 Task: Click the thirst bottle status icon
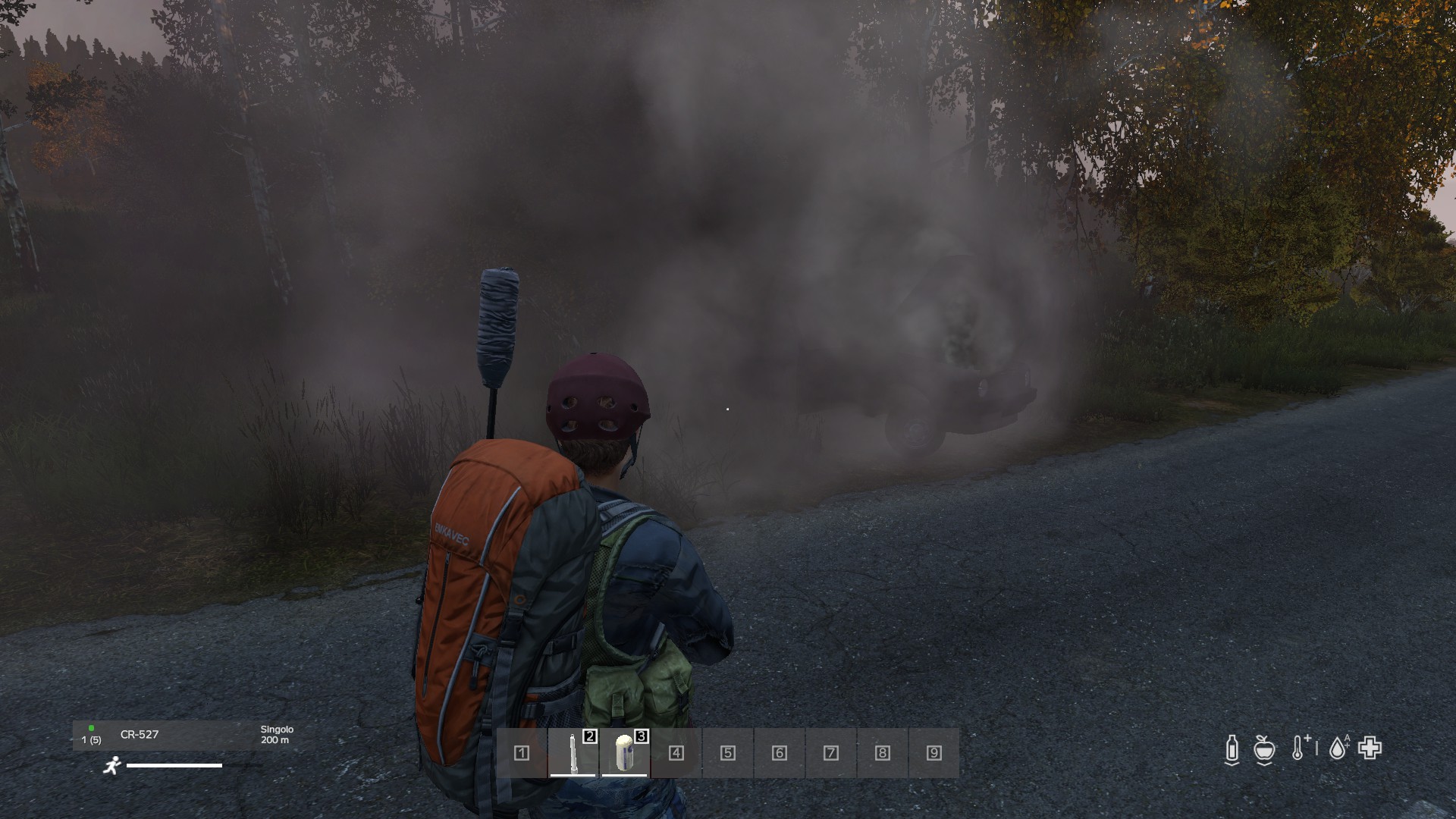[1232, 749]
